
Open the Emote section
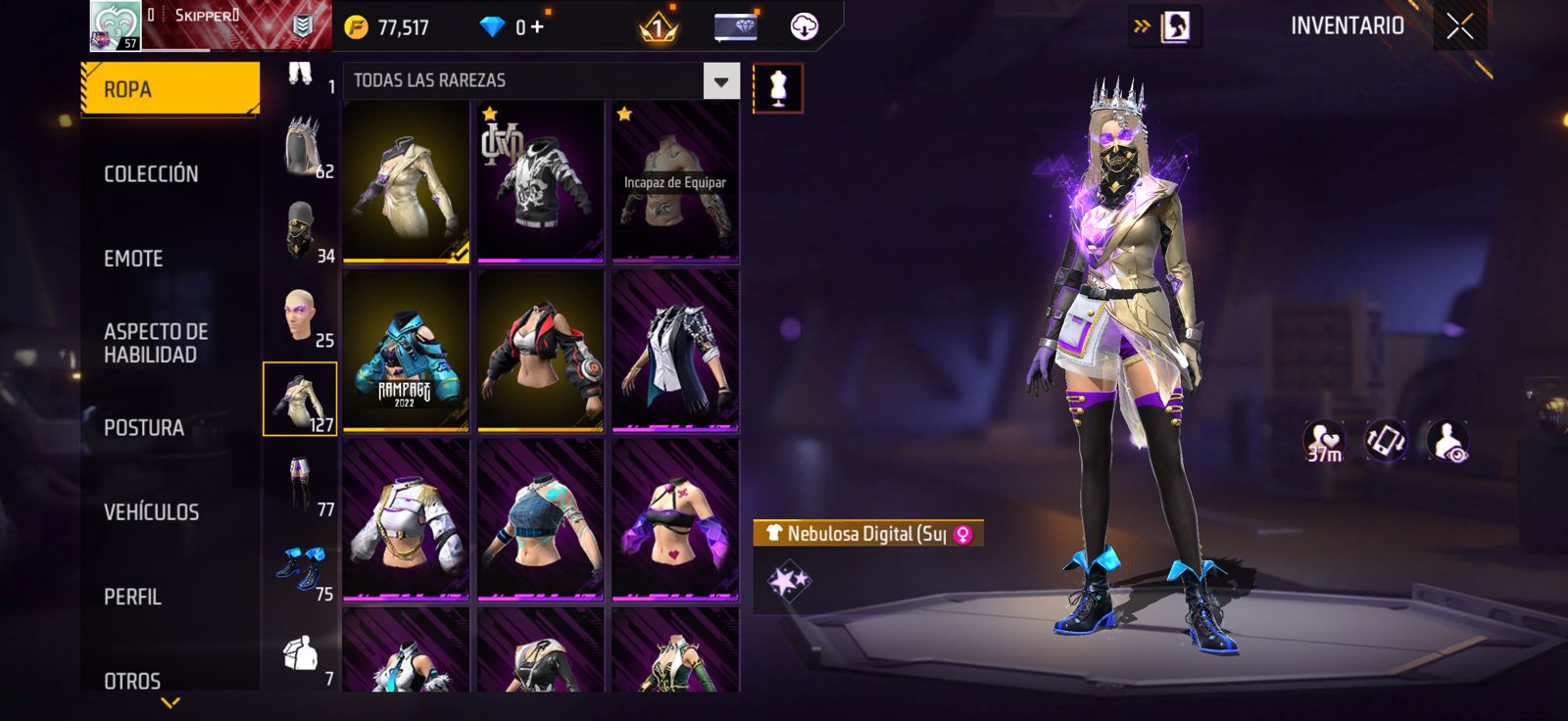pyautogui.click(x=133, y=259)
